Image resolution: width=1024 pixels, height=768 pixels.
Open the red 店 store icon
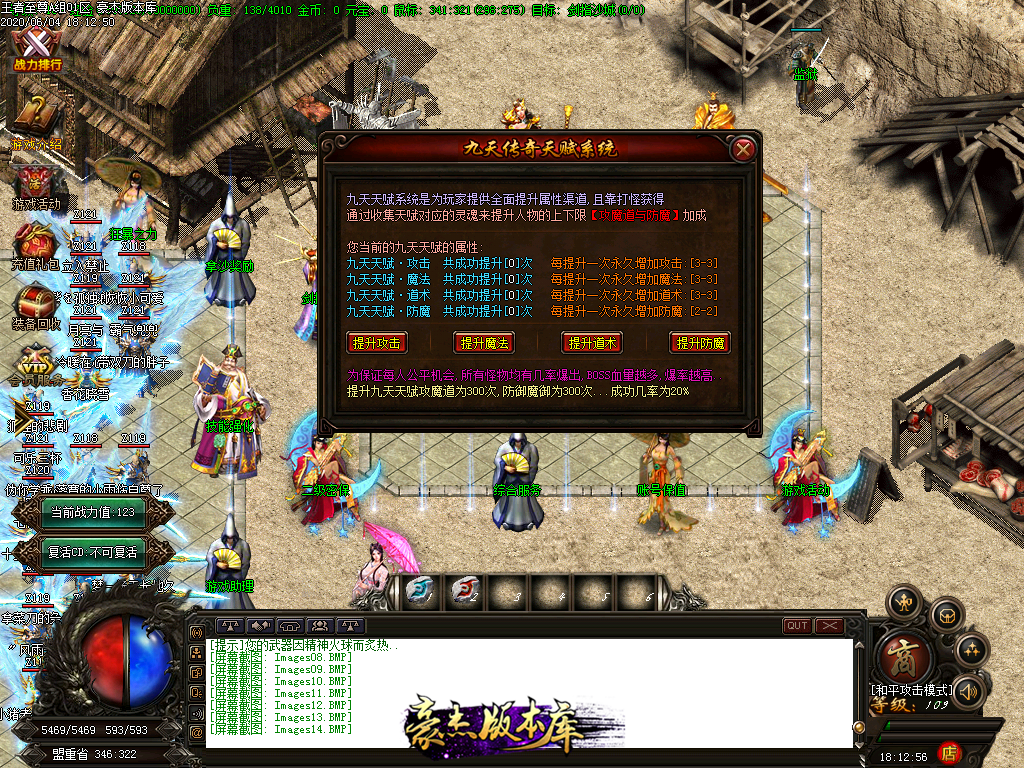(x=949, y=752)
